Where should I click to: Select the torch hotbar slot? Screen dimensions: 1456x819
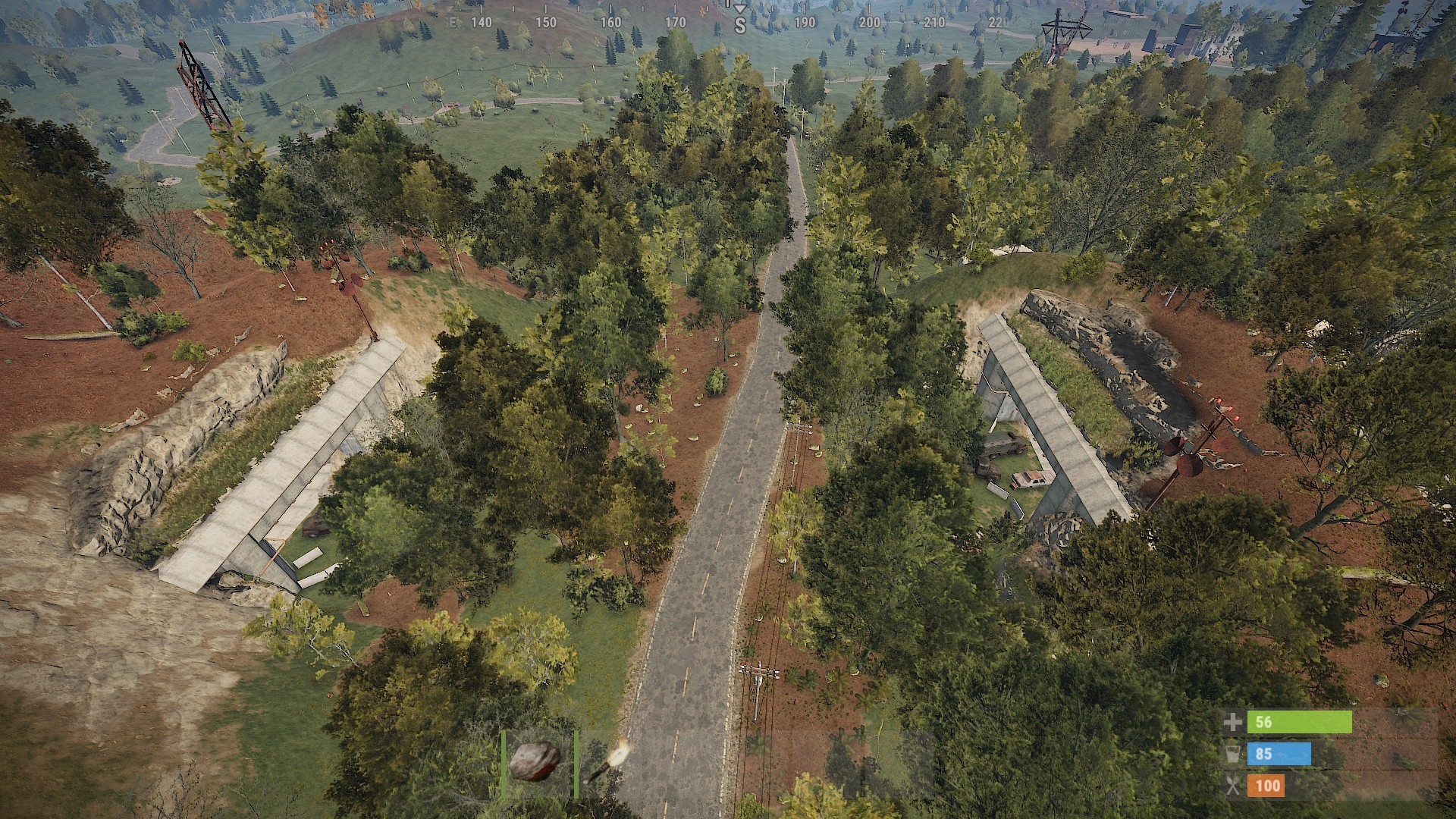pos(607,763)
